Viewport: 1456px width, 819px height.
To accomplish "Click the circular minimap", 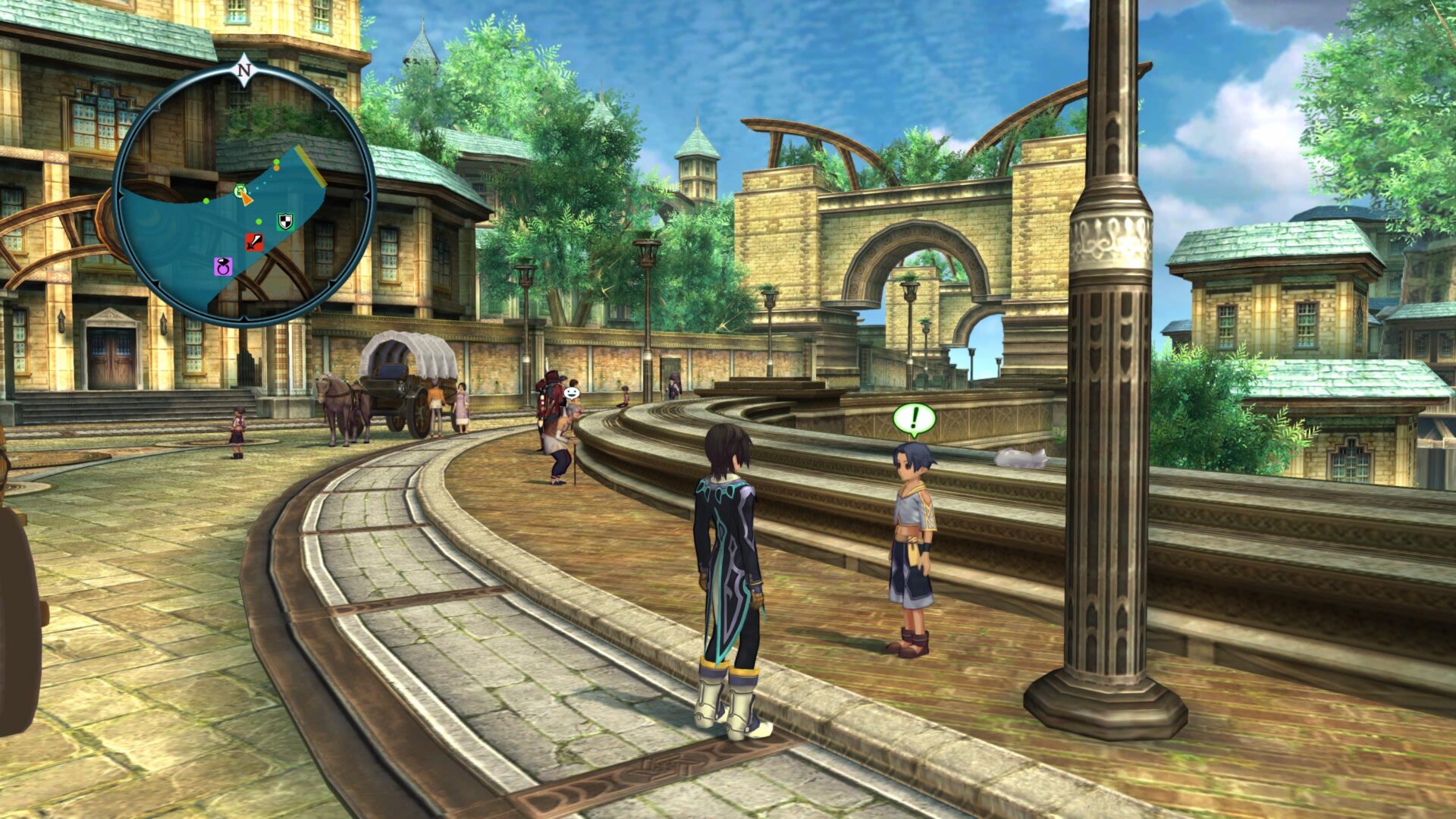I will tap(243, 196).
